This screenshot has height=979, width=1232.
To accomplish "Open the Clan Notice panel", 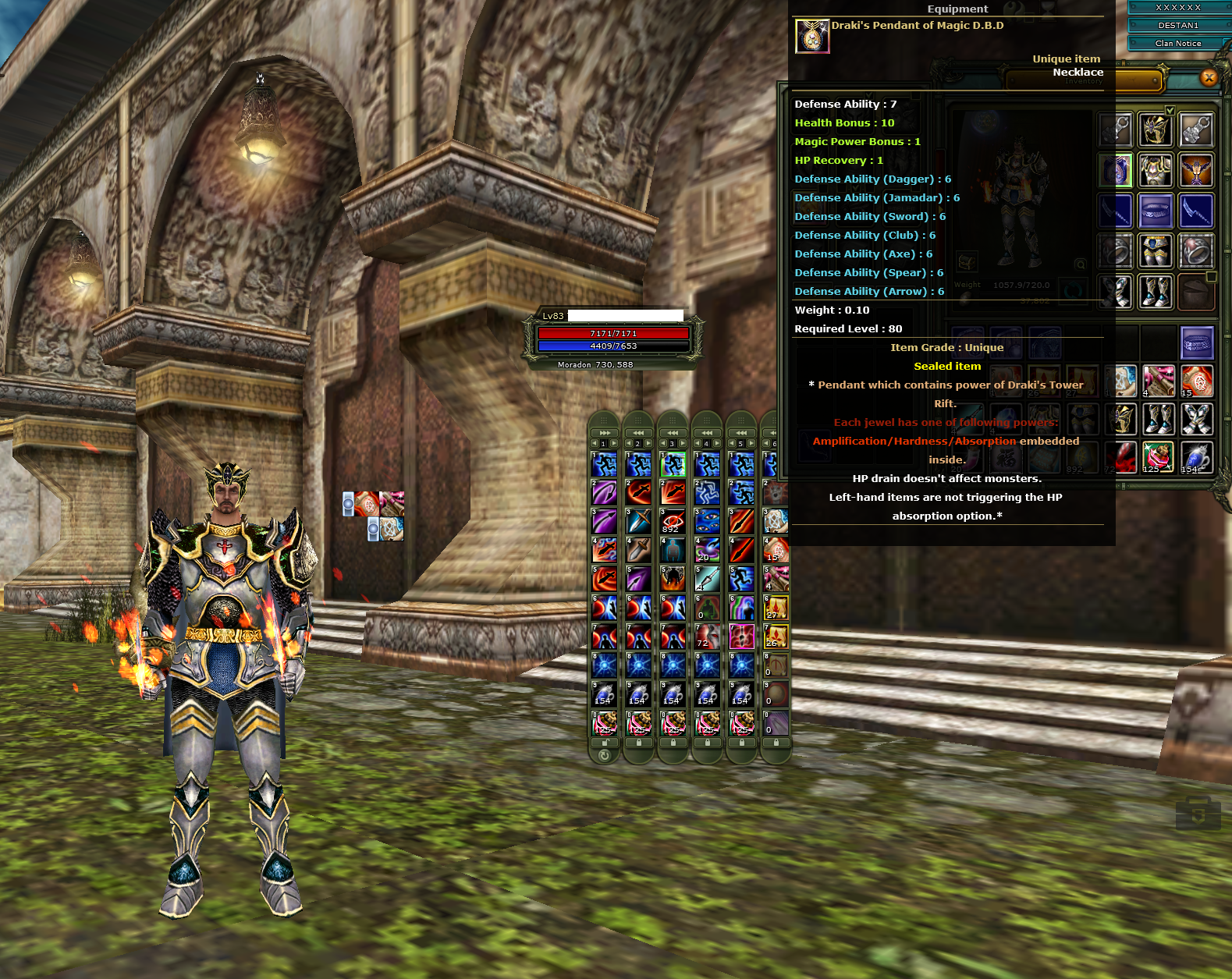I will tap(1177, 44).
